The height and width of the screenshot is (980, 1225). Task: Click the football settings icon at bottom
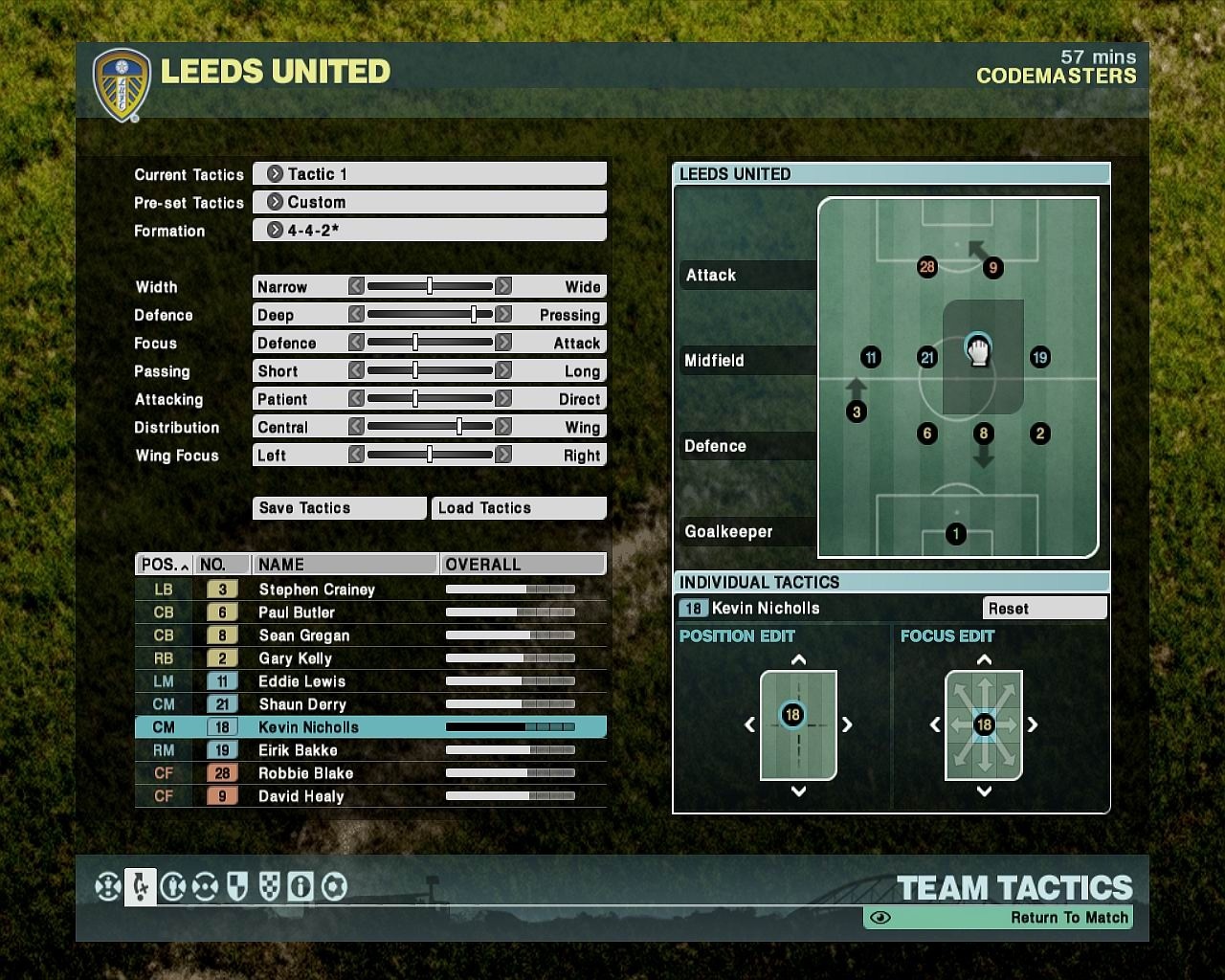334,887
